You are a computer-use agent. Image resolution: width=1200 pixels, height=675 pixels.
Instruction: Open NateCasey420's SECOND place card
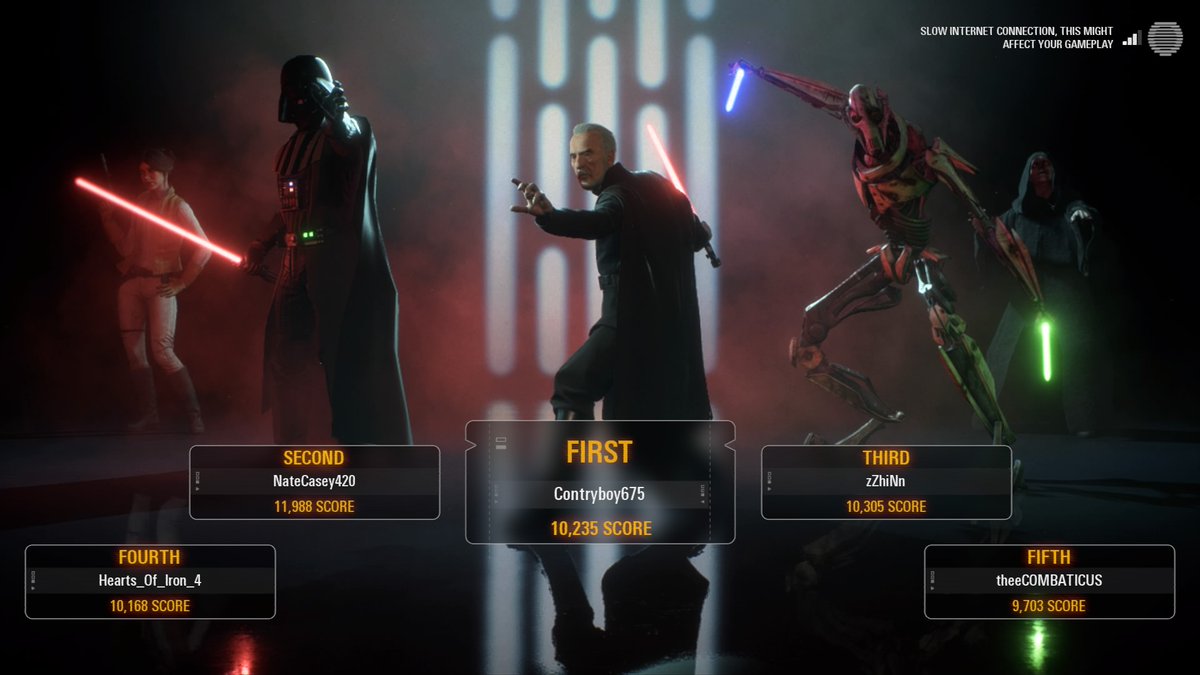314,482
